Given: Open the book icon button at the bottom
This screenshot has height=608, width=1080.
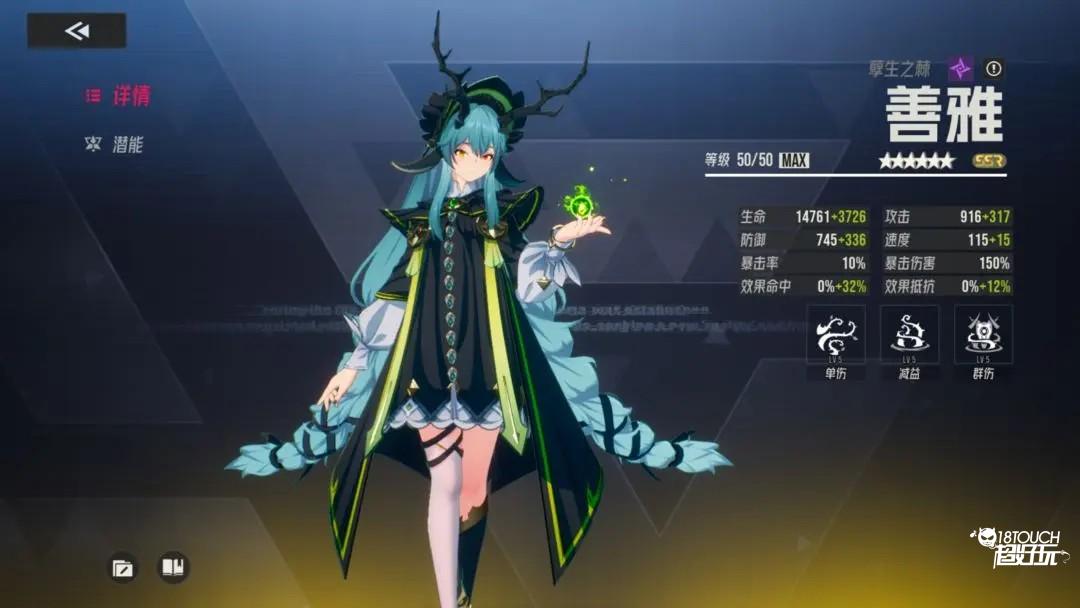Looking at the screenshot, I should pyautogui.click(x=173, y=568).
